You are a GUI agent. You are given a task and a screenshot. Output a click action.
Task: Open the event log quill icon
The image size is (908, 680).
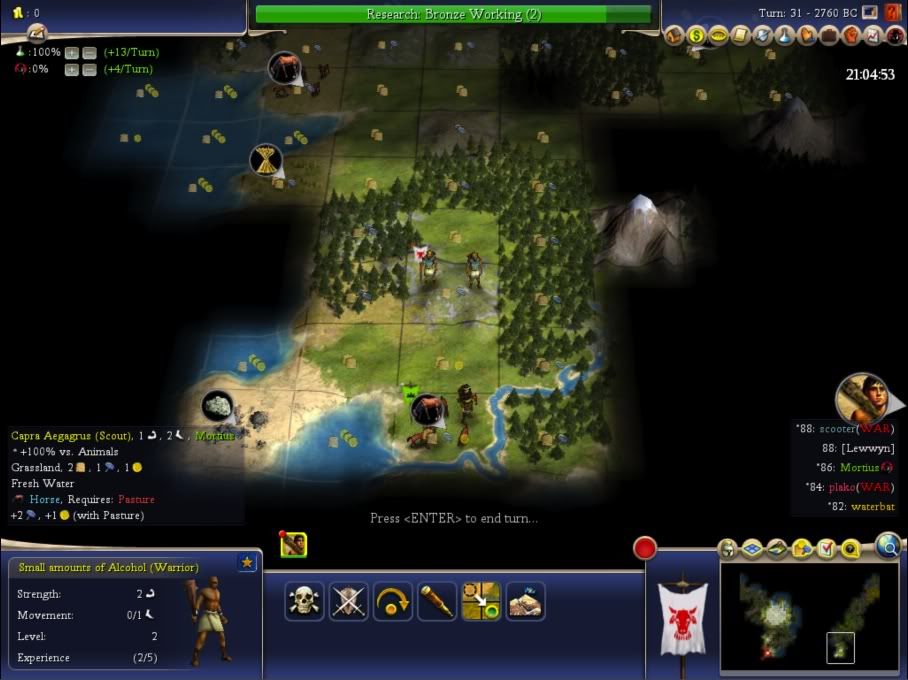(740, 36)
